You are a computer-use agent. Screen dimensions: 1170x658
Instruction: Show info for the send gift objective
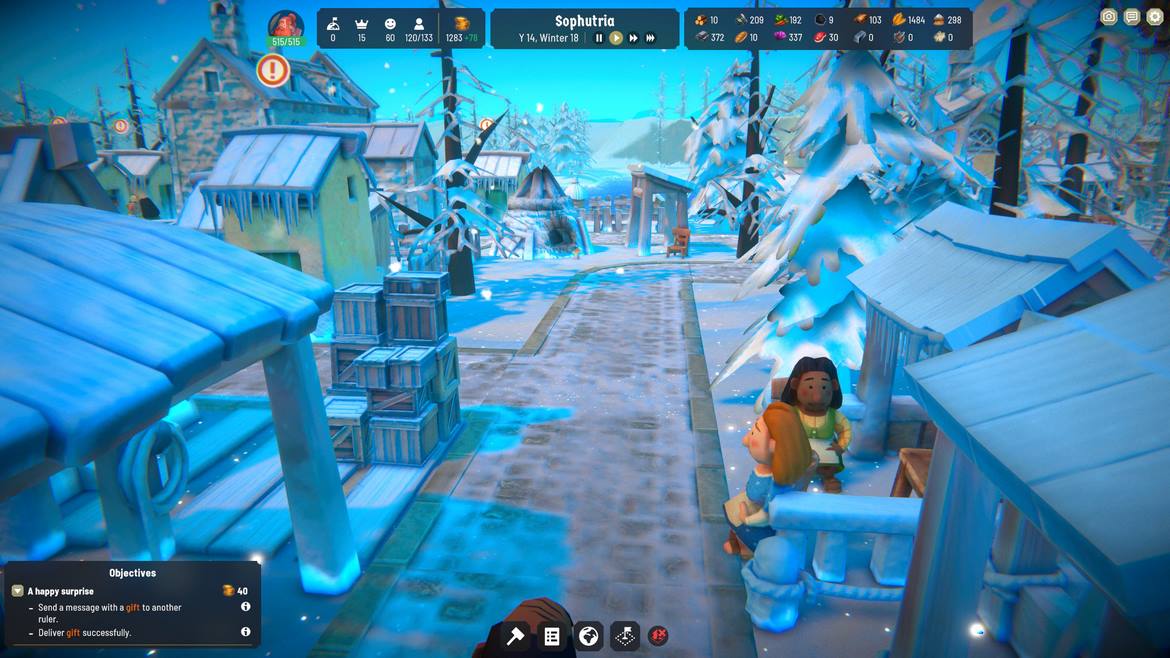245,607
